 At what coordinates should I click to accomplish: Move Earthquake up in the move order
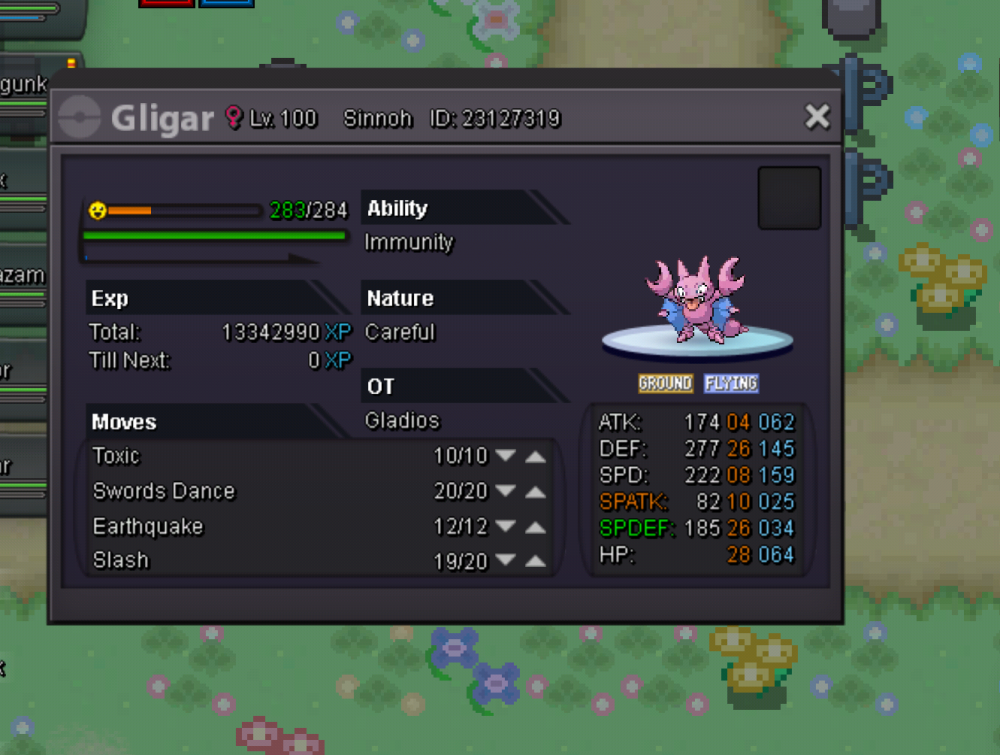coord(536,527)
